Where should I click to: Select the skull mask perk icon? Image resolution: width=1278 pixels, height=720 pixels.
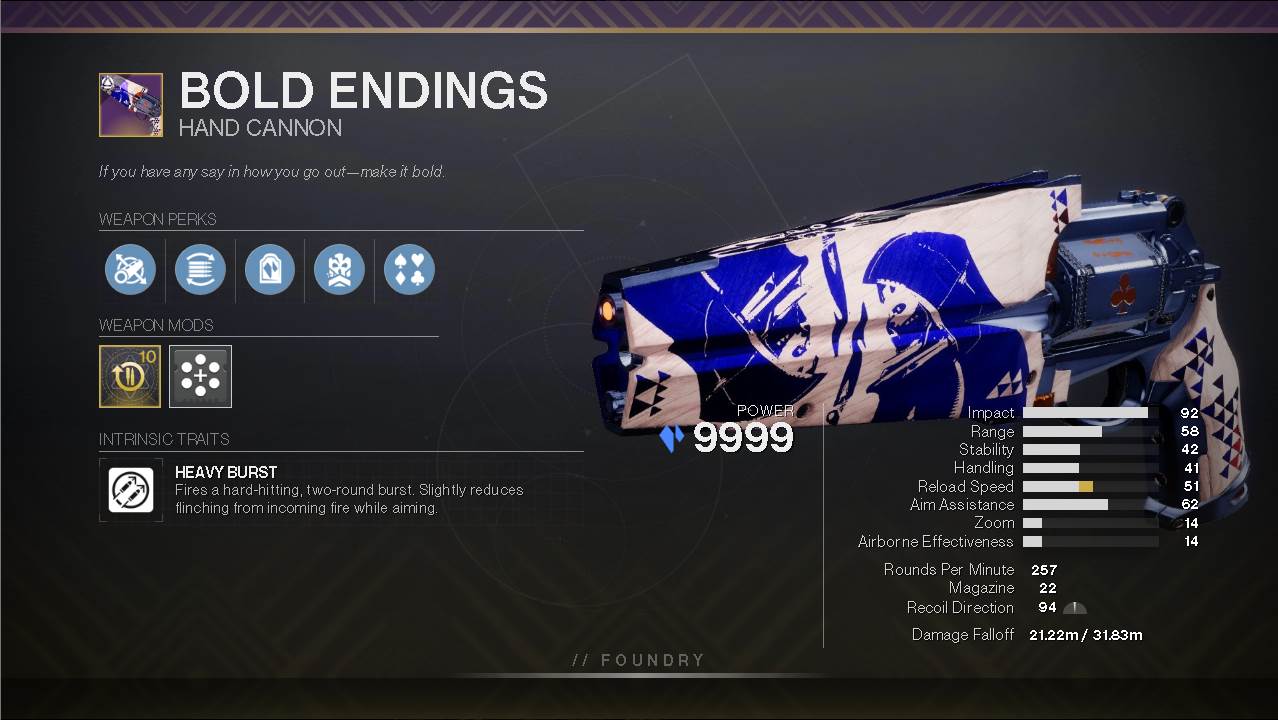(339, 270)
